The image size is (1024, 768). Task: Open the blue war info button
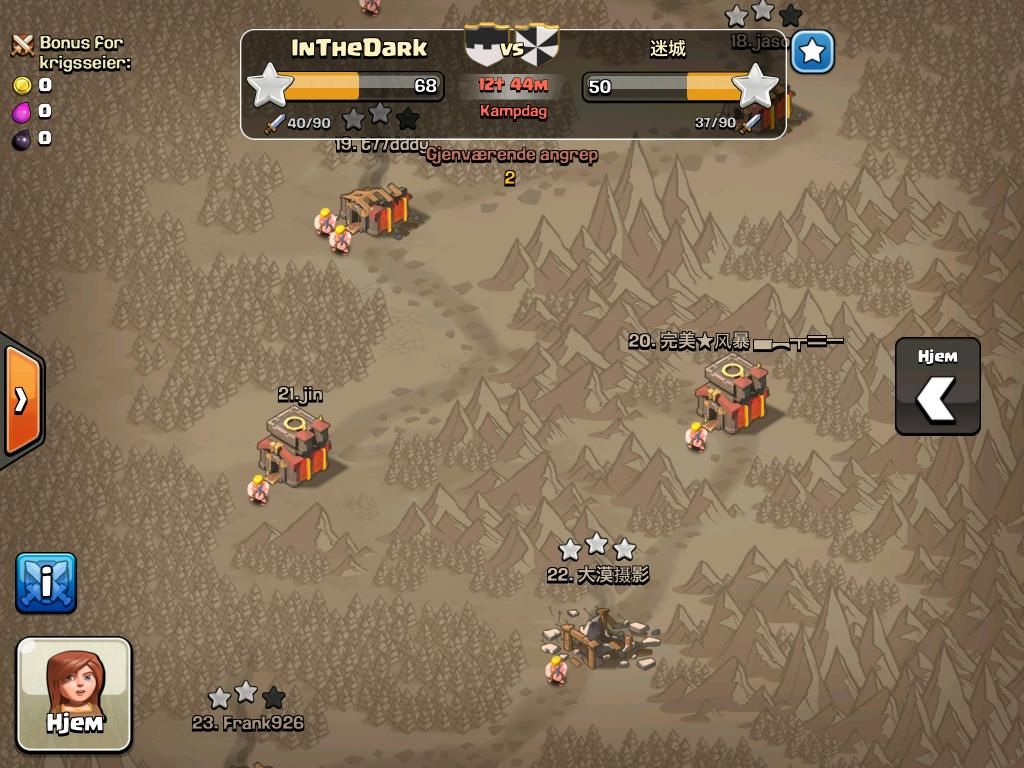click(46, 582)
